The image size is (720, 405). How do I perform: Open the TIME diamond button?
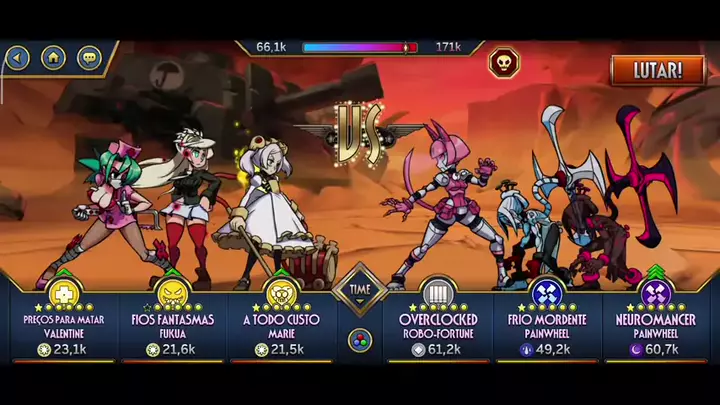tap(360, 291)
